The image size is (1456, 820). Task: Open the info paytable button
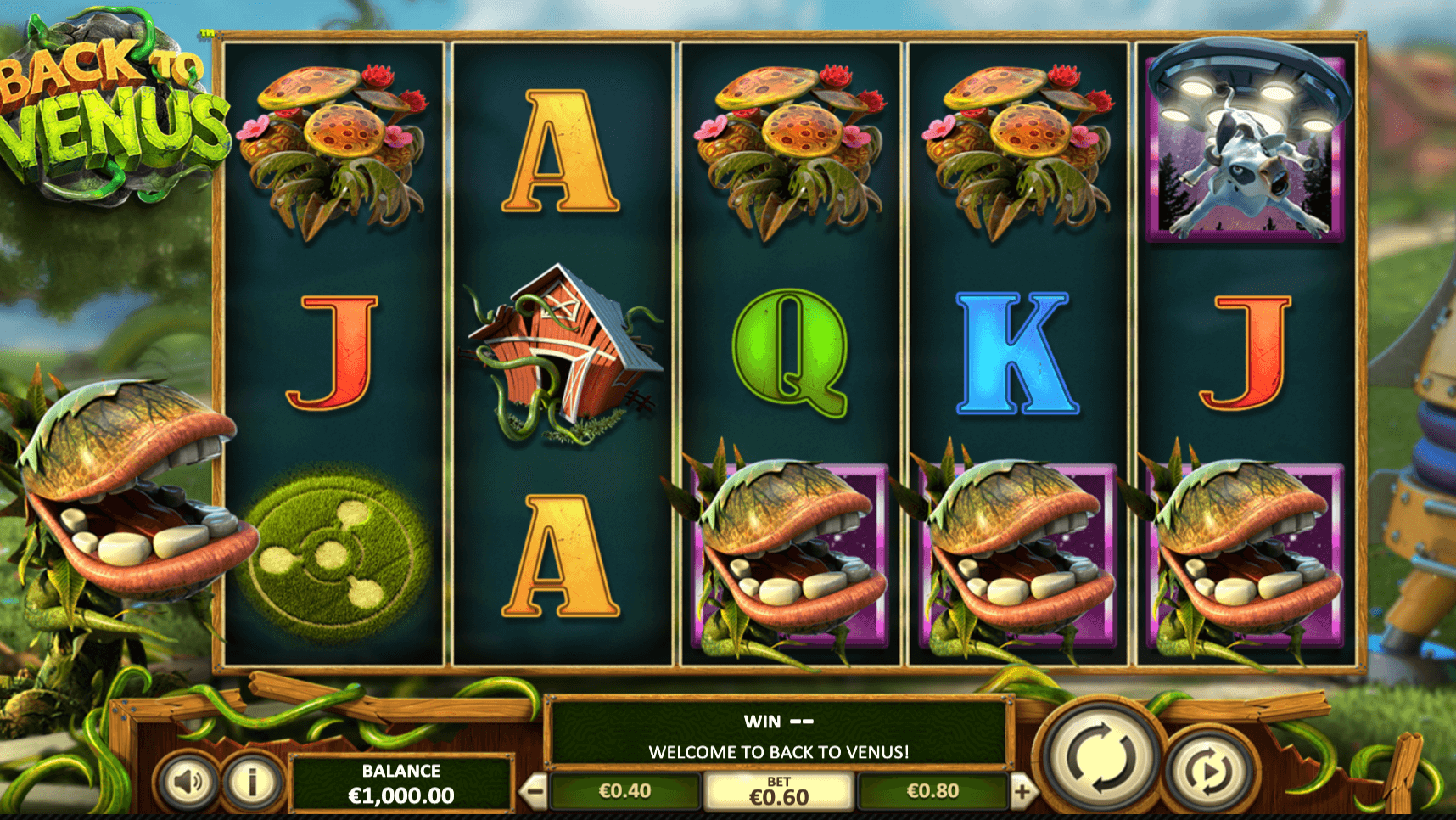pyautogui.click(x=252, y=780)
